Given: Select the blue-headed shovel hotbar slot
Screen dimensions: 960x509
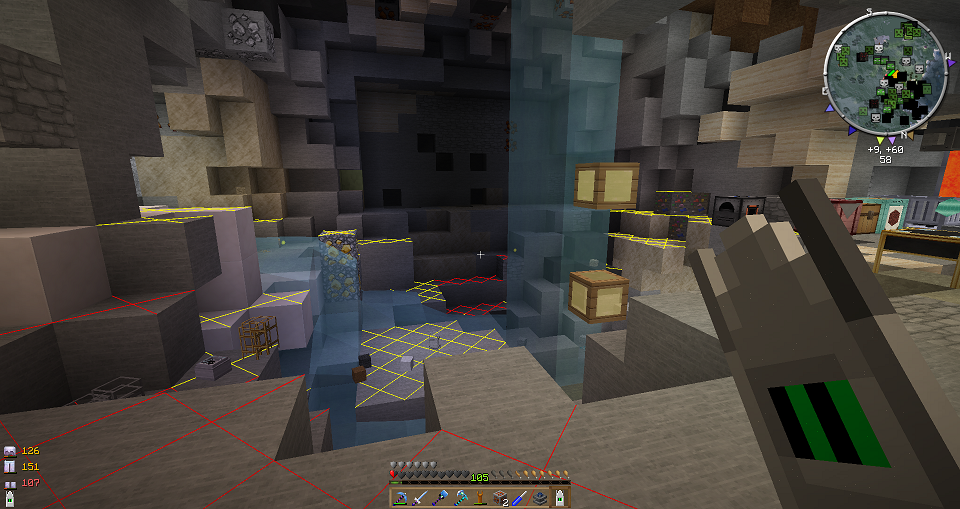Looking at the screenshot, I should (x=439, y=497).
